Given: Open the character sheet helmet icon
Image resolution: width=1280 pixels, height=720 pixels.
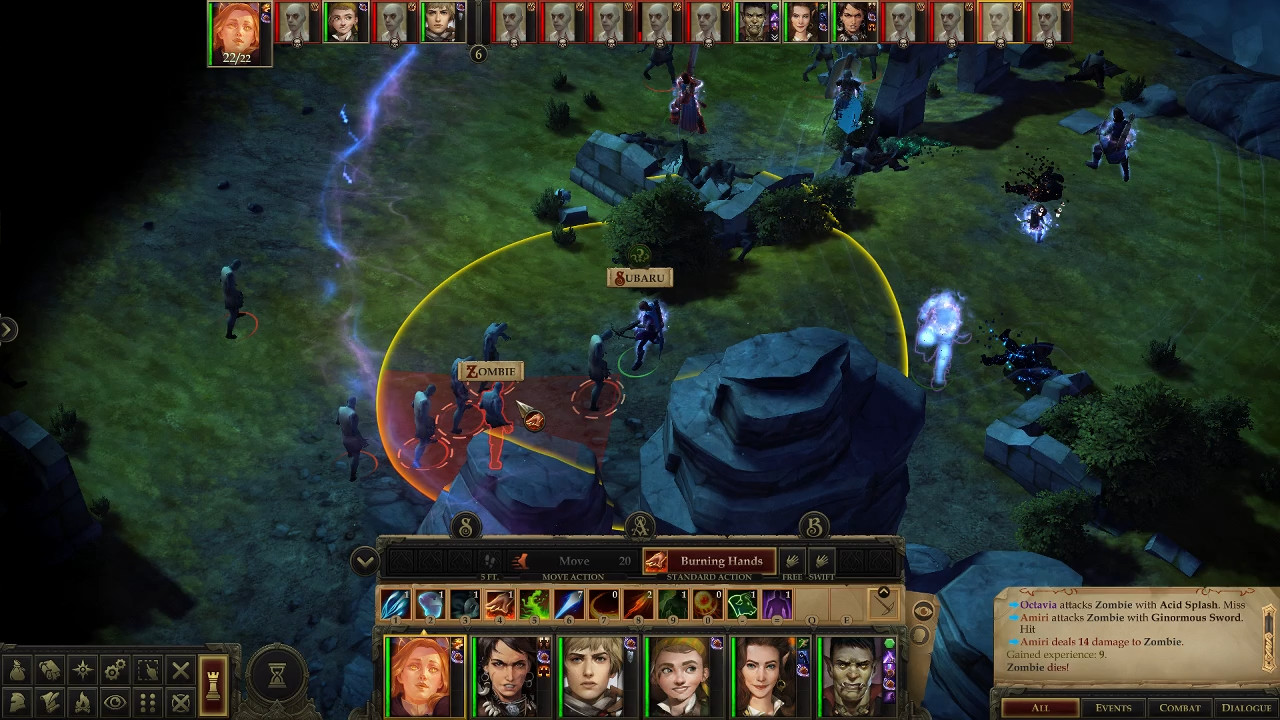Looking at the screenshot, I should pos(18,702).
